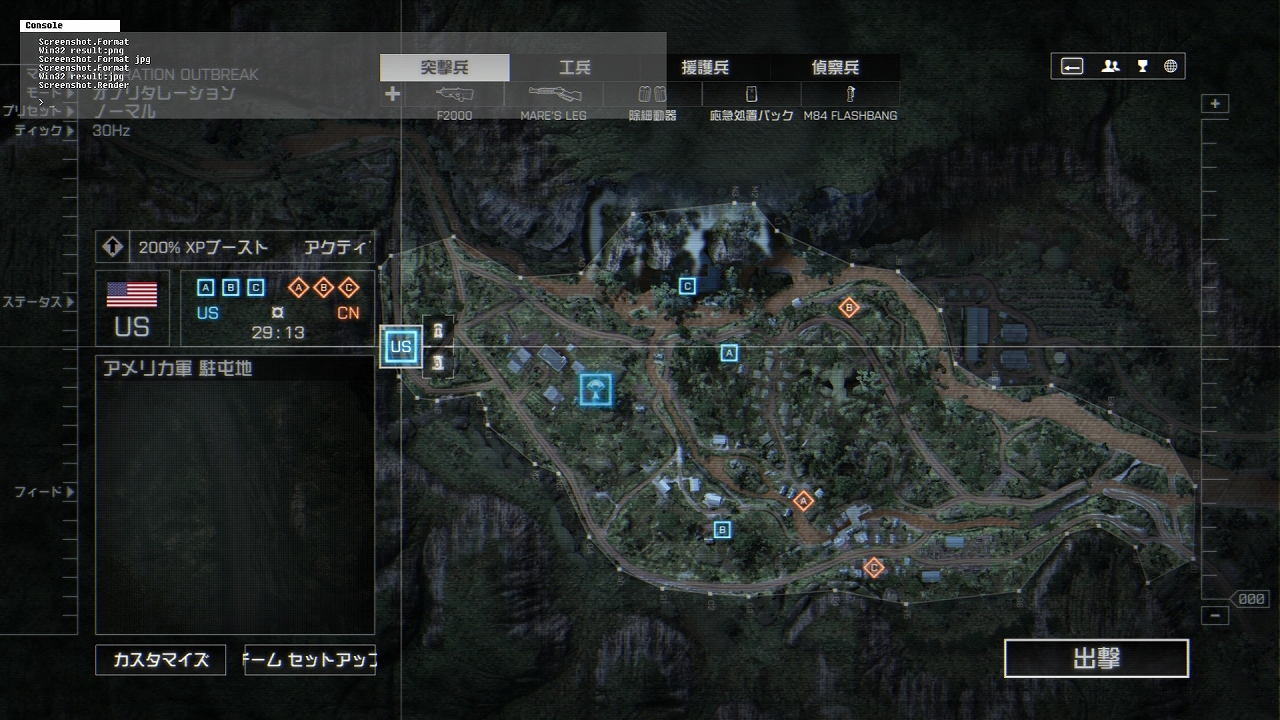
Task: Select the 工兵 class tab
Action: pos(575,68)
